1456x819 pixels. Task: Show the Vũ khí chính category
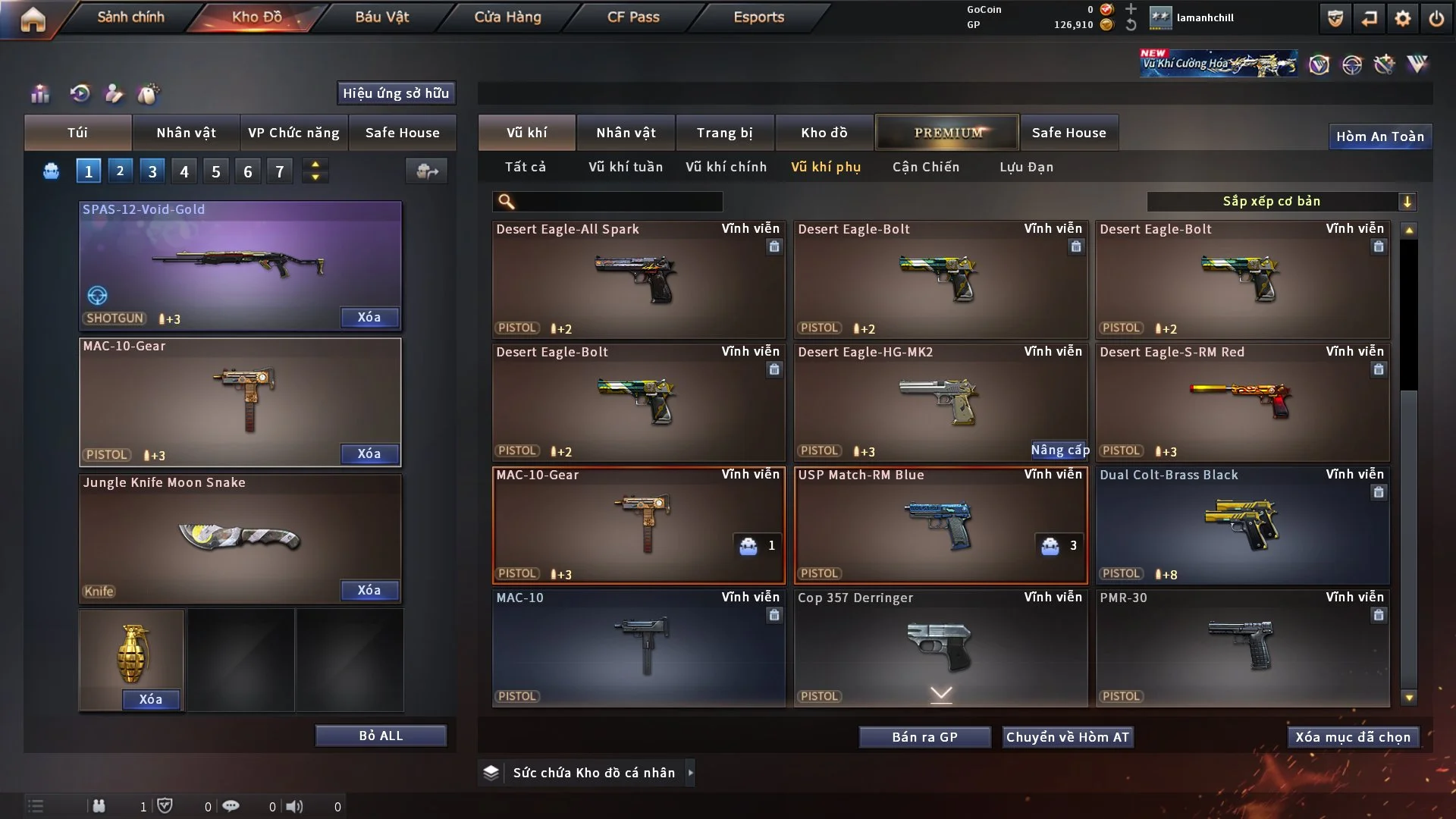(x=726, y=167)
